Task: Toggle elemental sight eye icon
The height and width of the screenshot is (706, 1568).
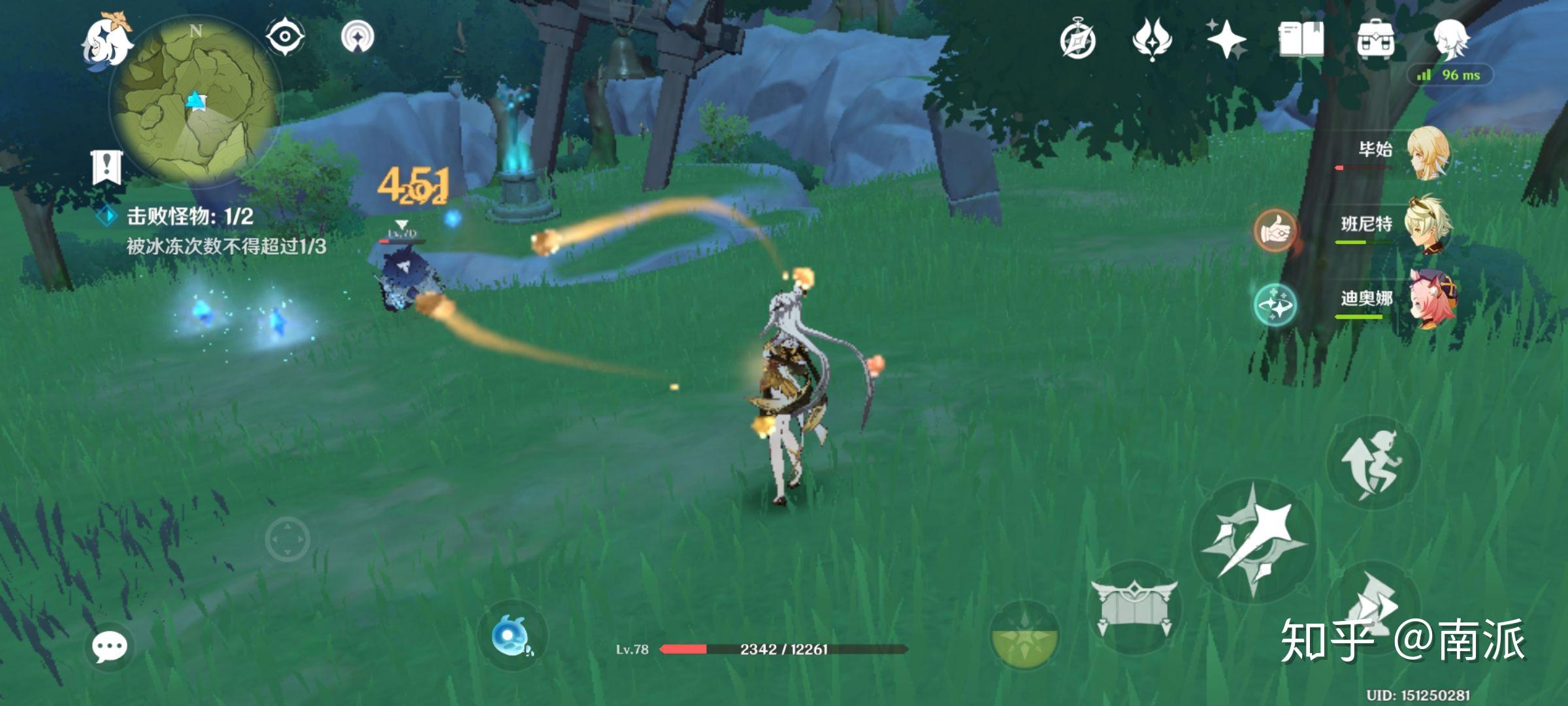Action: (285, 36)
